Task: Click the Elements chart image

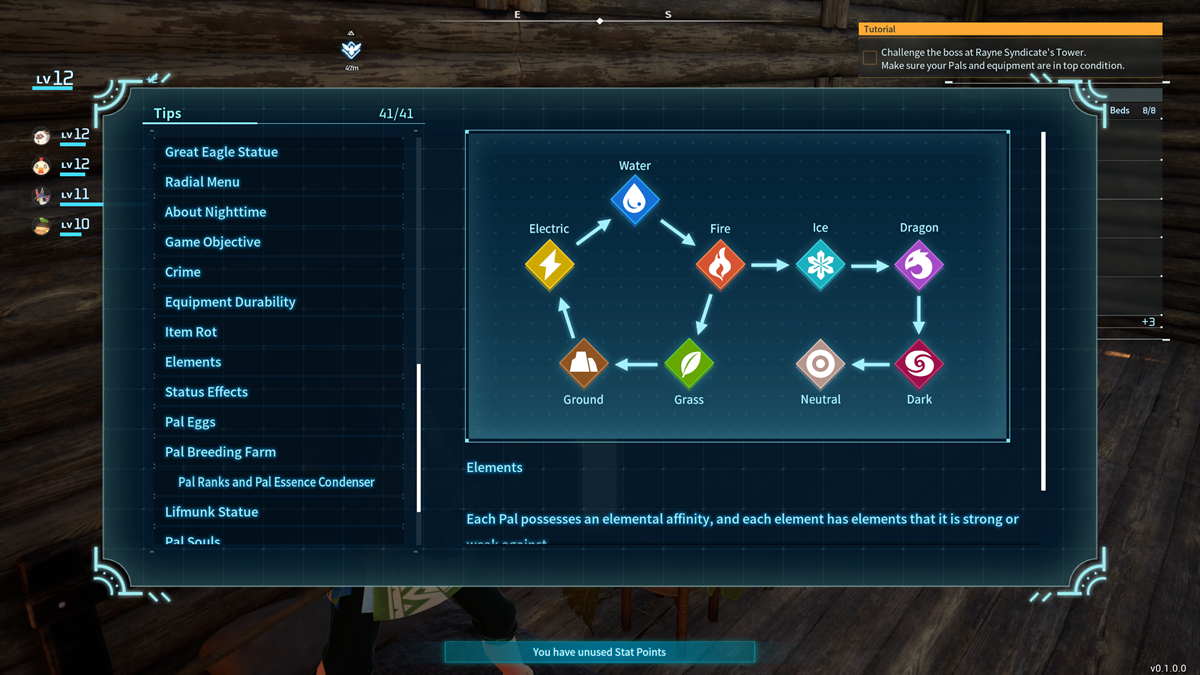Action: [737, 286]
